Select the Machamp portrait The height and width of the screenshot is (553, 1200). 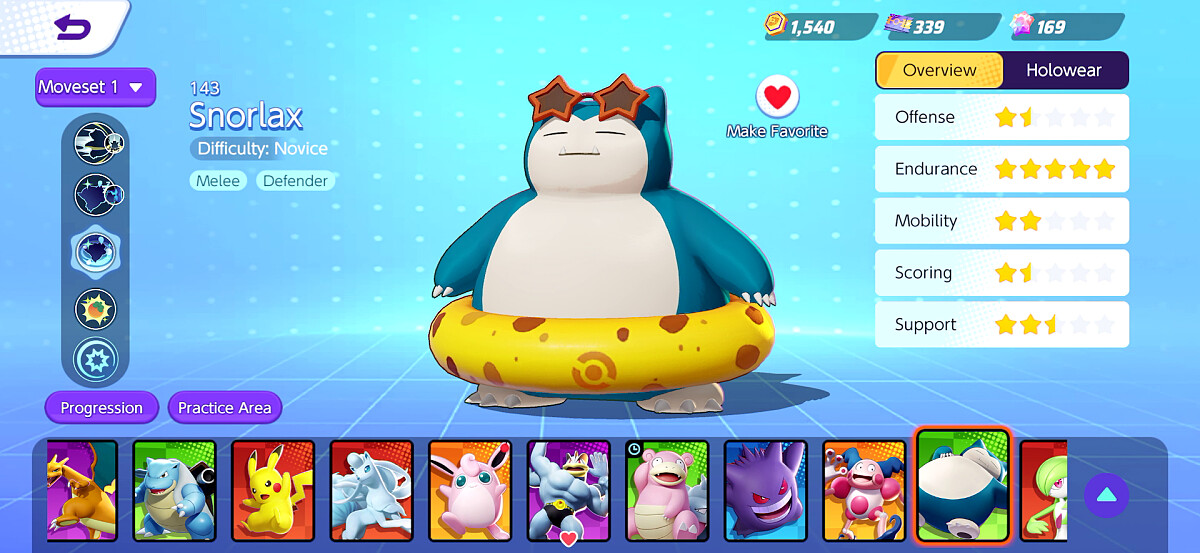click(x=568, y=490)
